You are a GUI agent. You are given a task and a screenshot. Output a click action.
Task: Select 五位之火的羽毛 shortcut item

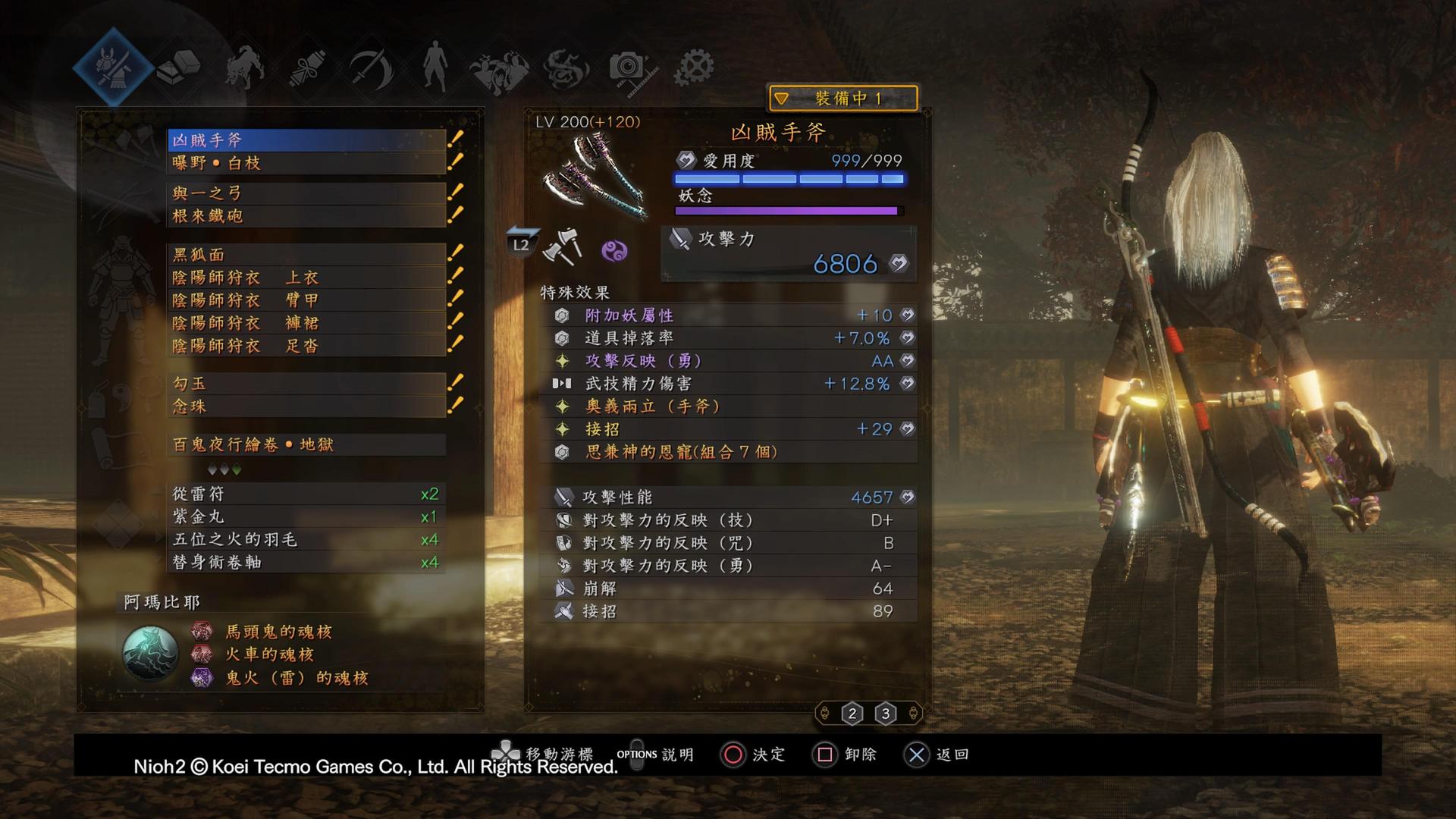306,540
